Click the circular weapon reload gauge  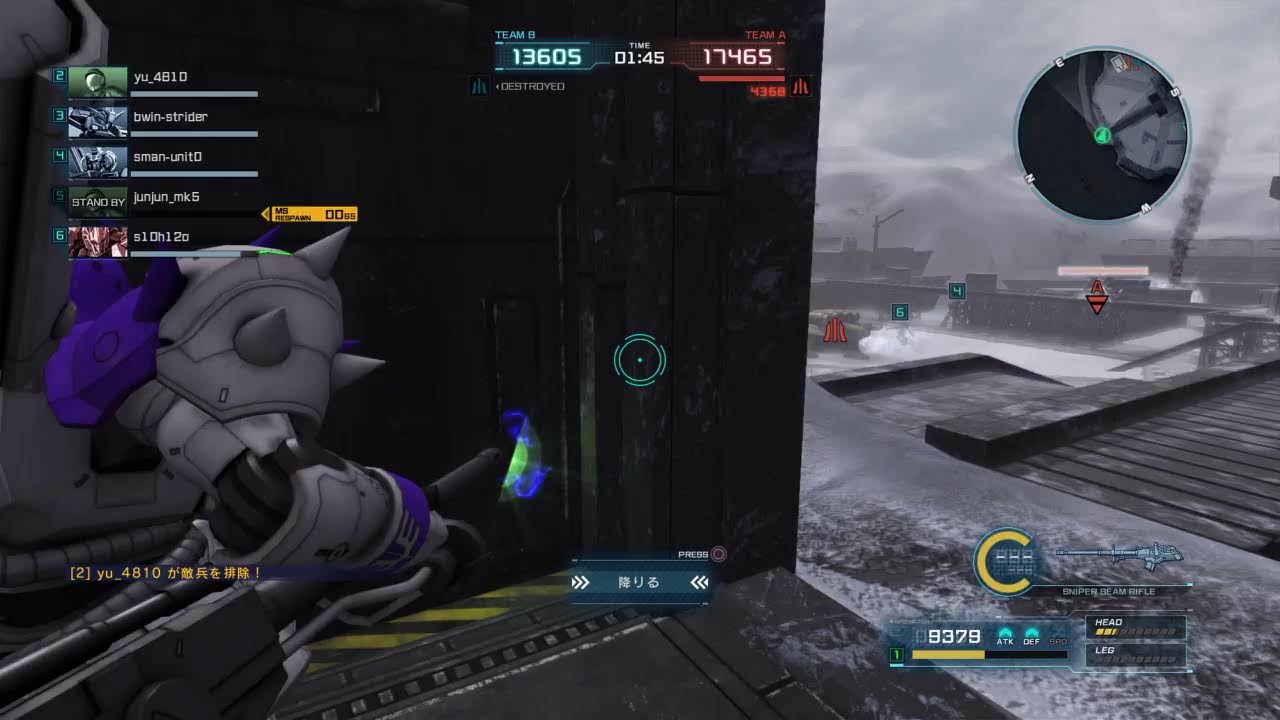(x=1003, y=560)
